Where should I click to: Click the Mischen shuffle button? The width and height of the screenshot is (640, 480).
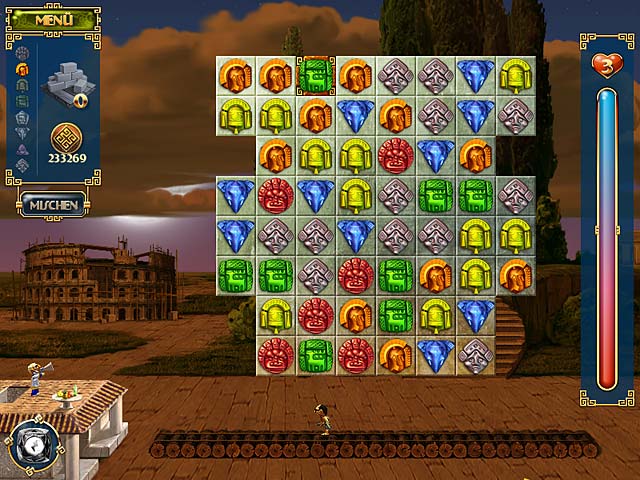click(x=53, y=203)
